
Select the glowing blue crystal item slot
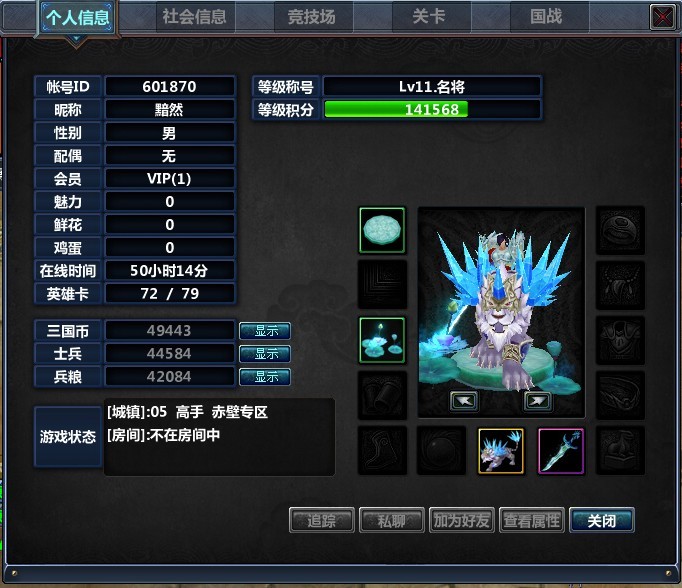tap(382, 341)
